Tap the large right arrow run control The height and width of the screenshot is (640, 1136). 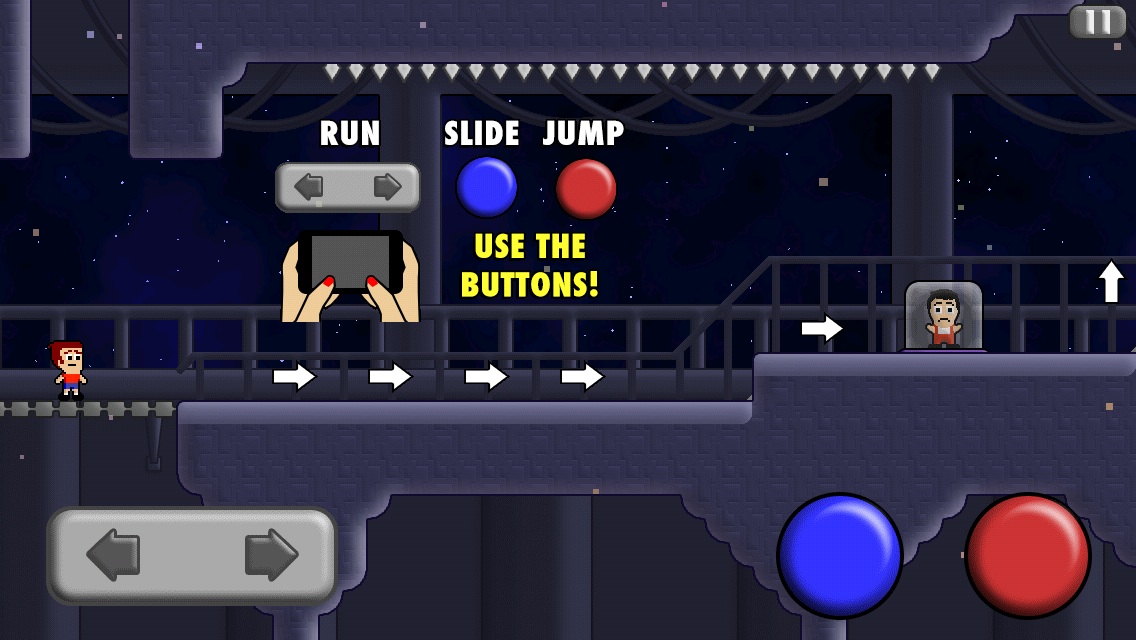pyautogui.click(x=271, y=555)
